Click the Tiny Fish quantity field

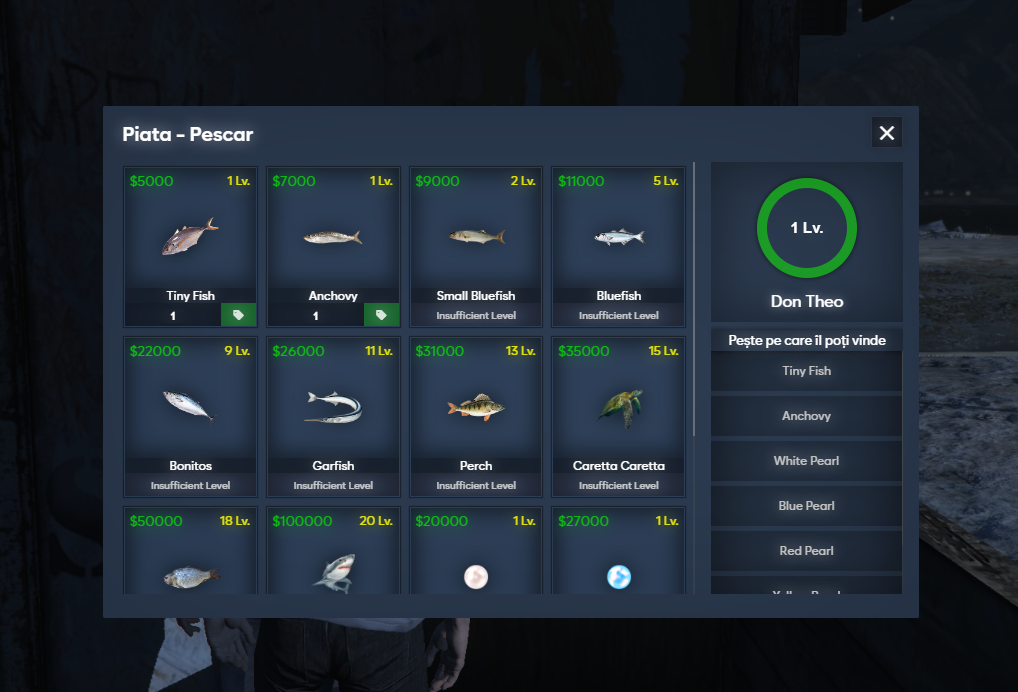173,315
